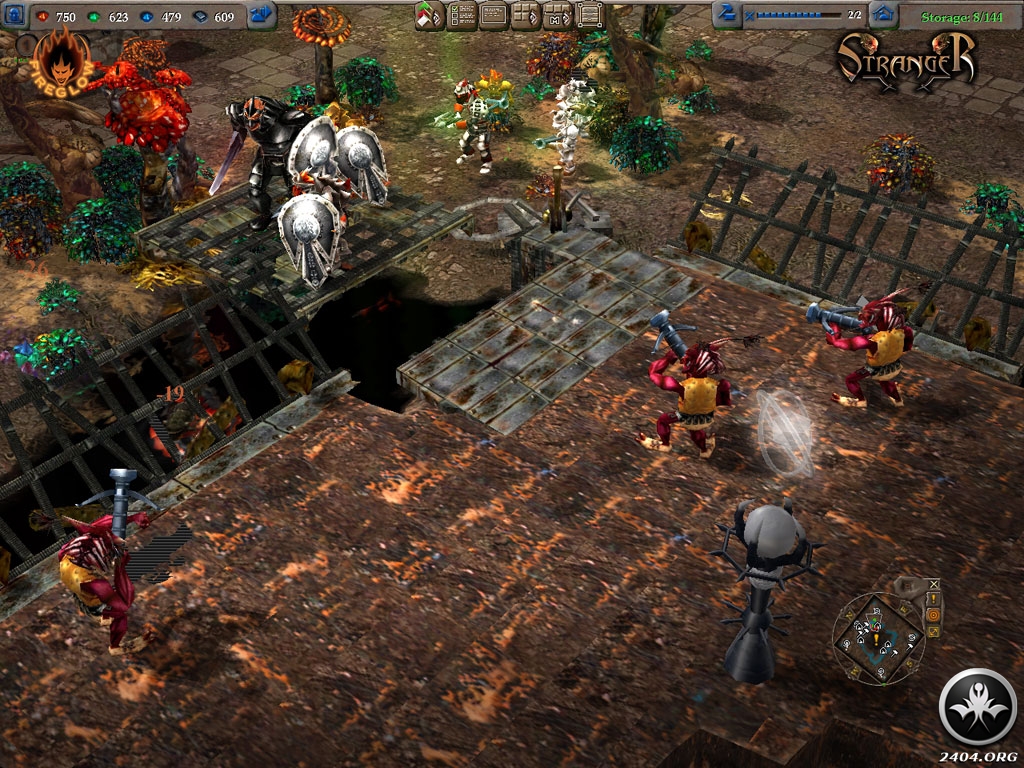This screenshot has height=768, width=1024.
Task: Click the blue hero portrait button
Action: (x=15, y=15)
